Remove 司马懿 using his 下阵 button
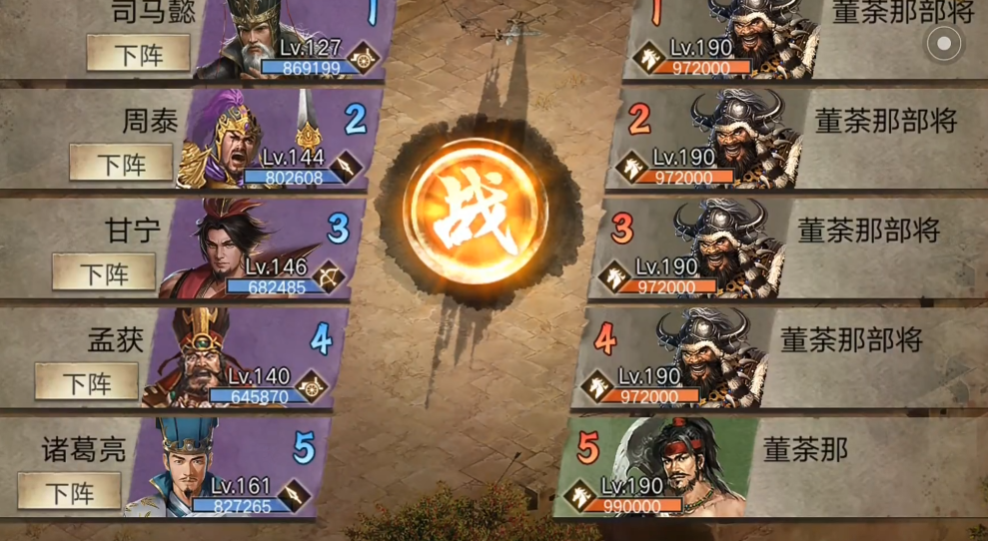This screenshot has height=541, width=988. [x=138, y=53]
